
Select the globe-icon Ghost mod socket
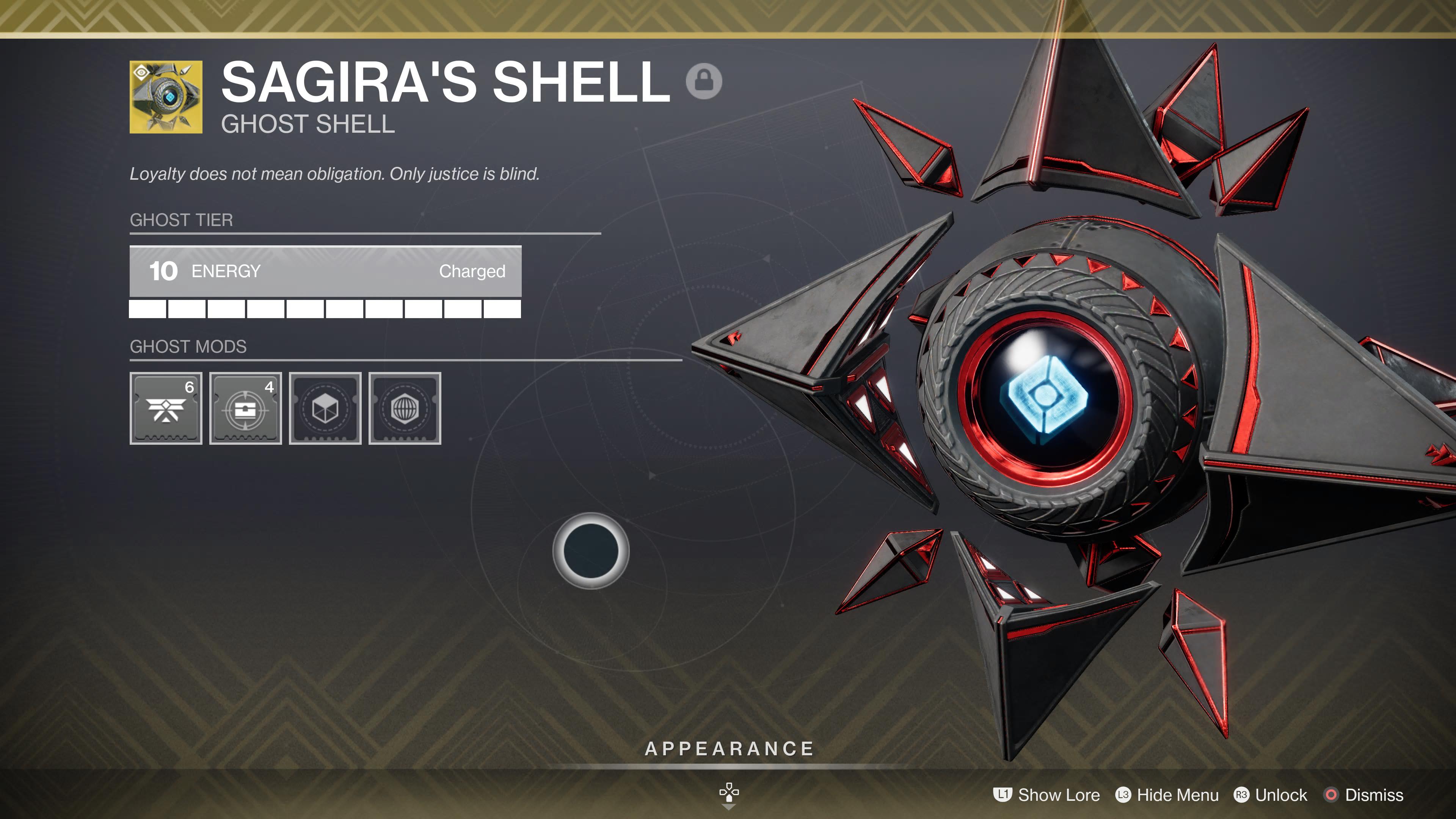(405, 409)
